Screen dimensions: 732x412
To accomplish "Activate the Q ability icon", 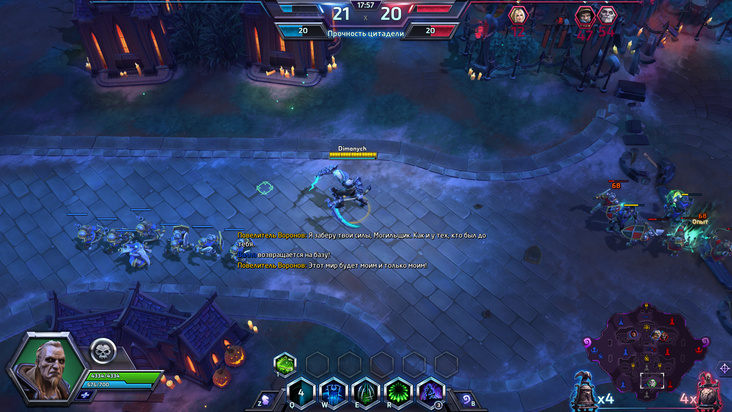I will click(300, 392).
